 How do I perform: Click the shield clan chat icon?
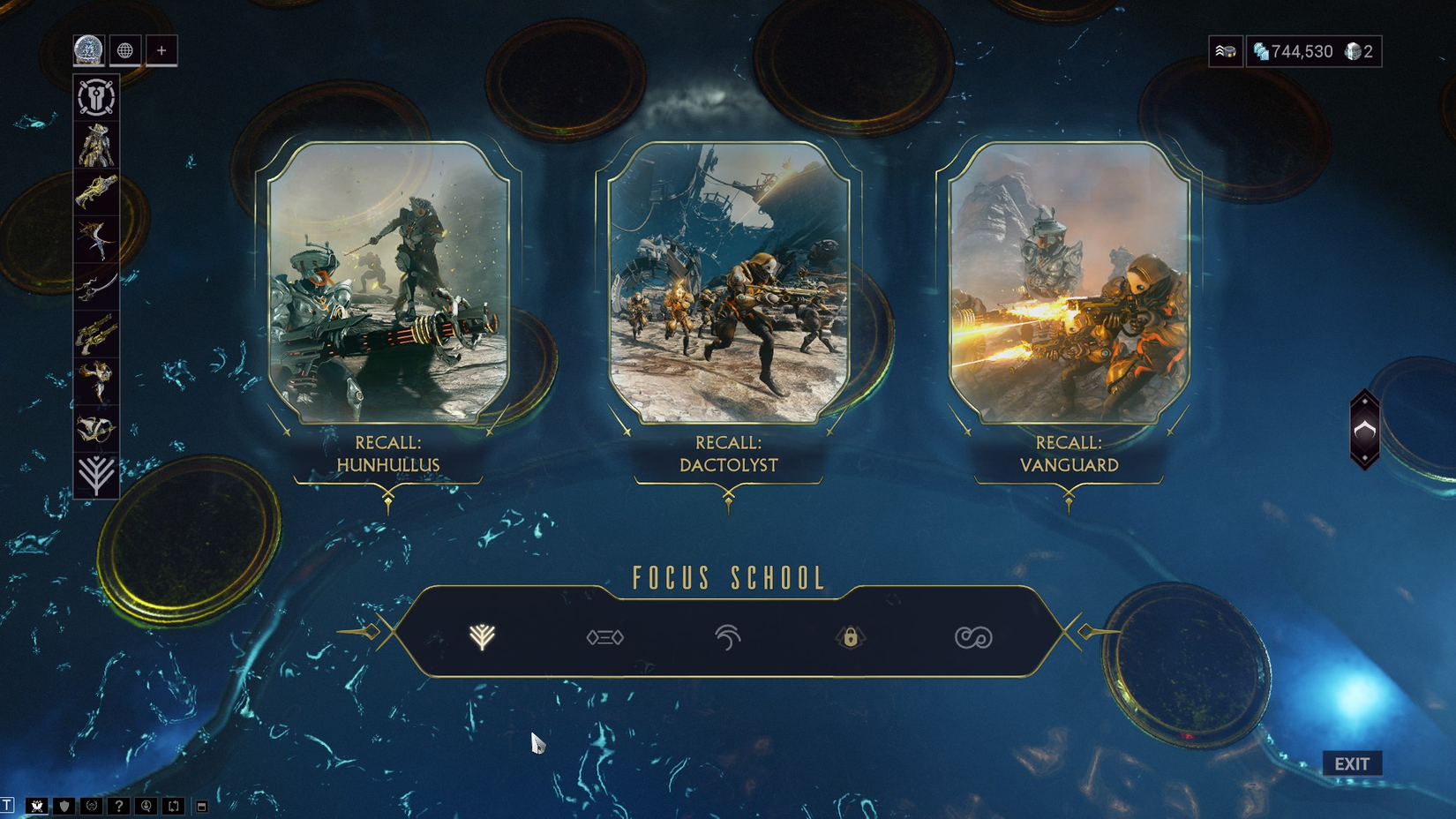tap(64, 806)
